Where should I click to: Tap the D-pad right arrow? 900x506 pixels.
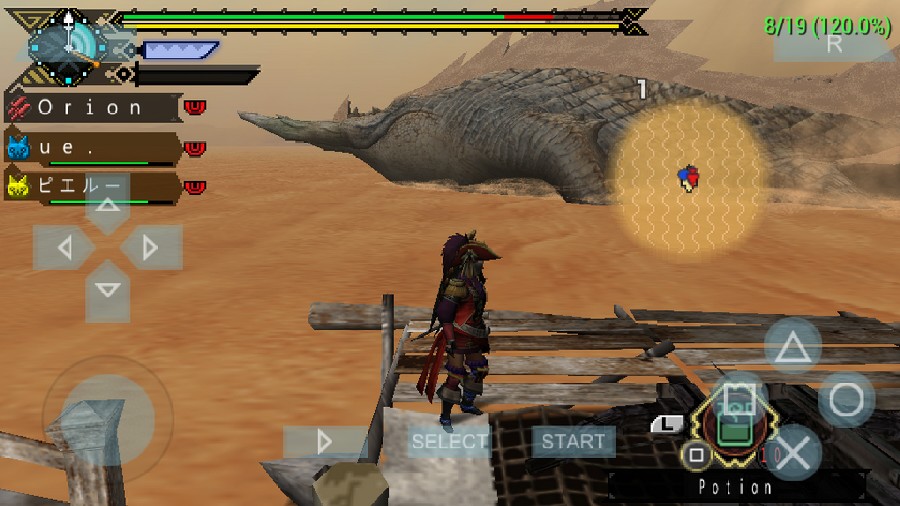[151, 247]
